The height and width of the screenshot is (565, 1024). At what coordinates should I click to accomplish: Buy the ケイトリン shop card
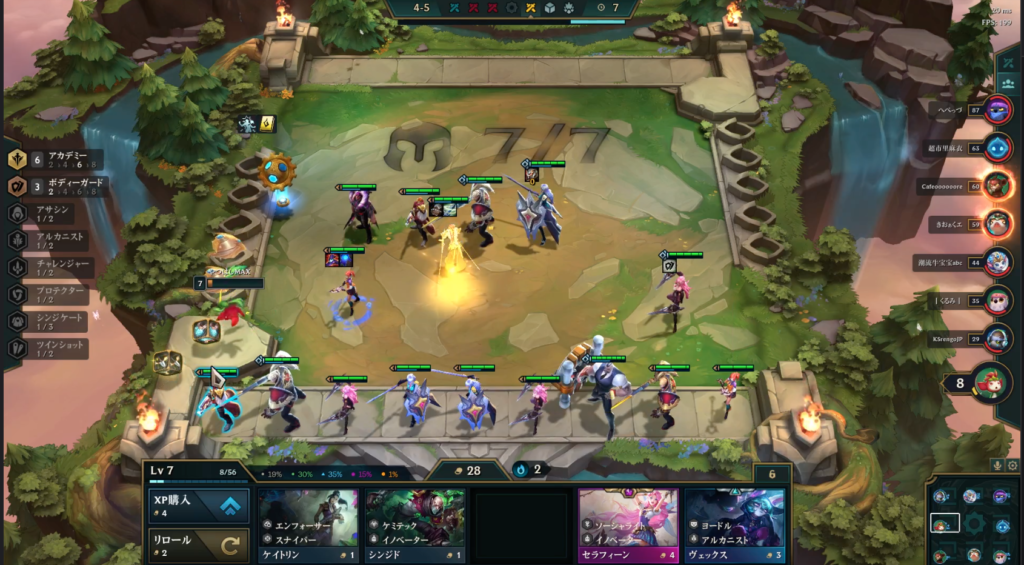(308, 526)
